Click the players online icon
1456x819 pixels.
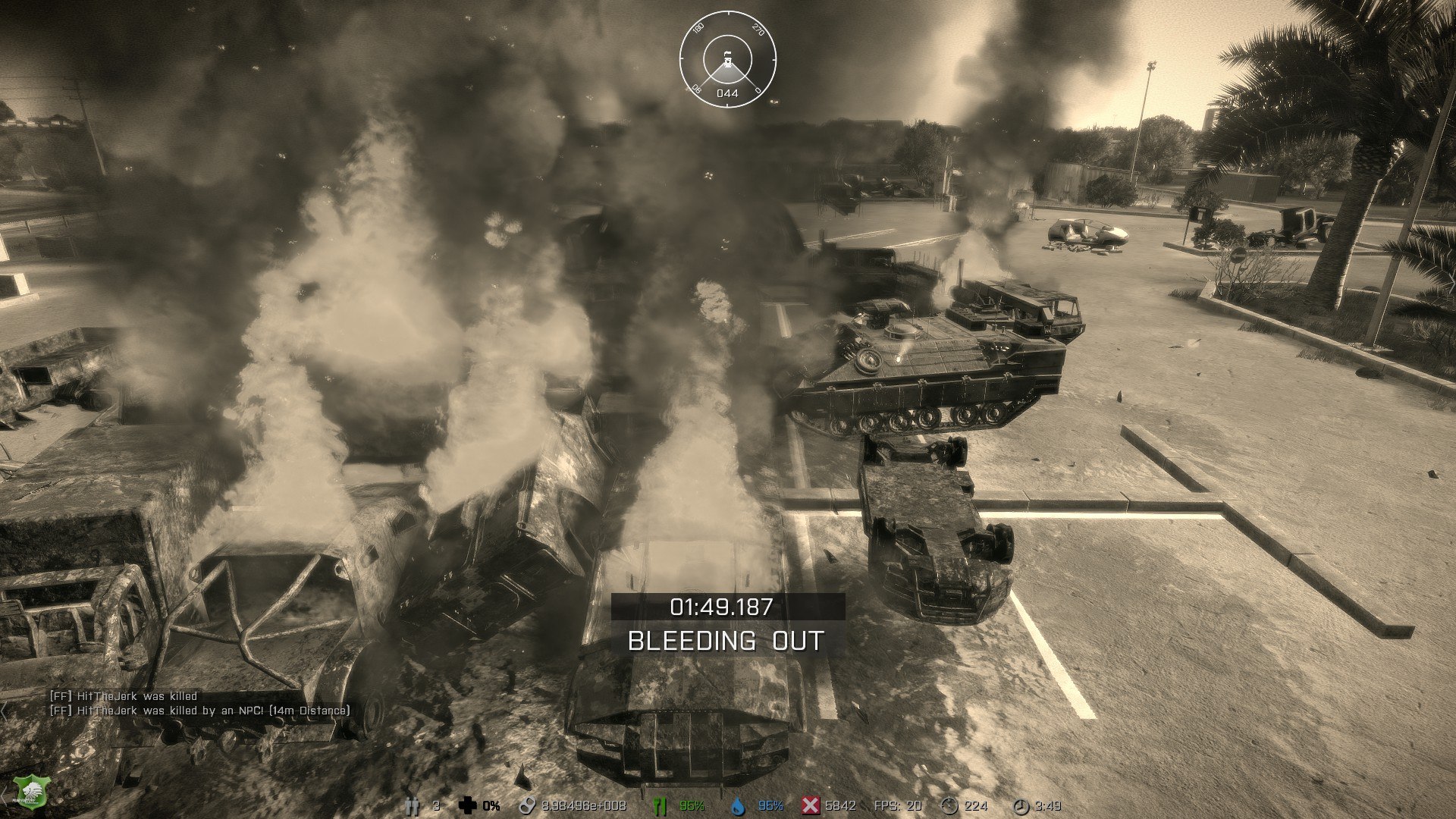(412, 805)
